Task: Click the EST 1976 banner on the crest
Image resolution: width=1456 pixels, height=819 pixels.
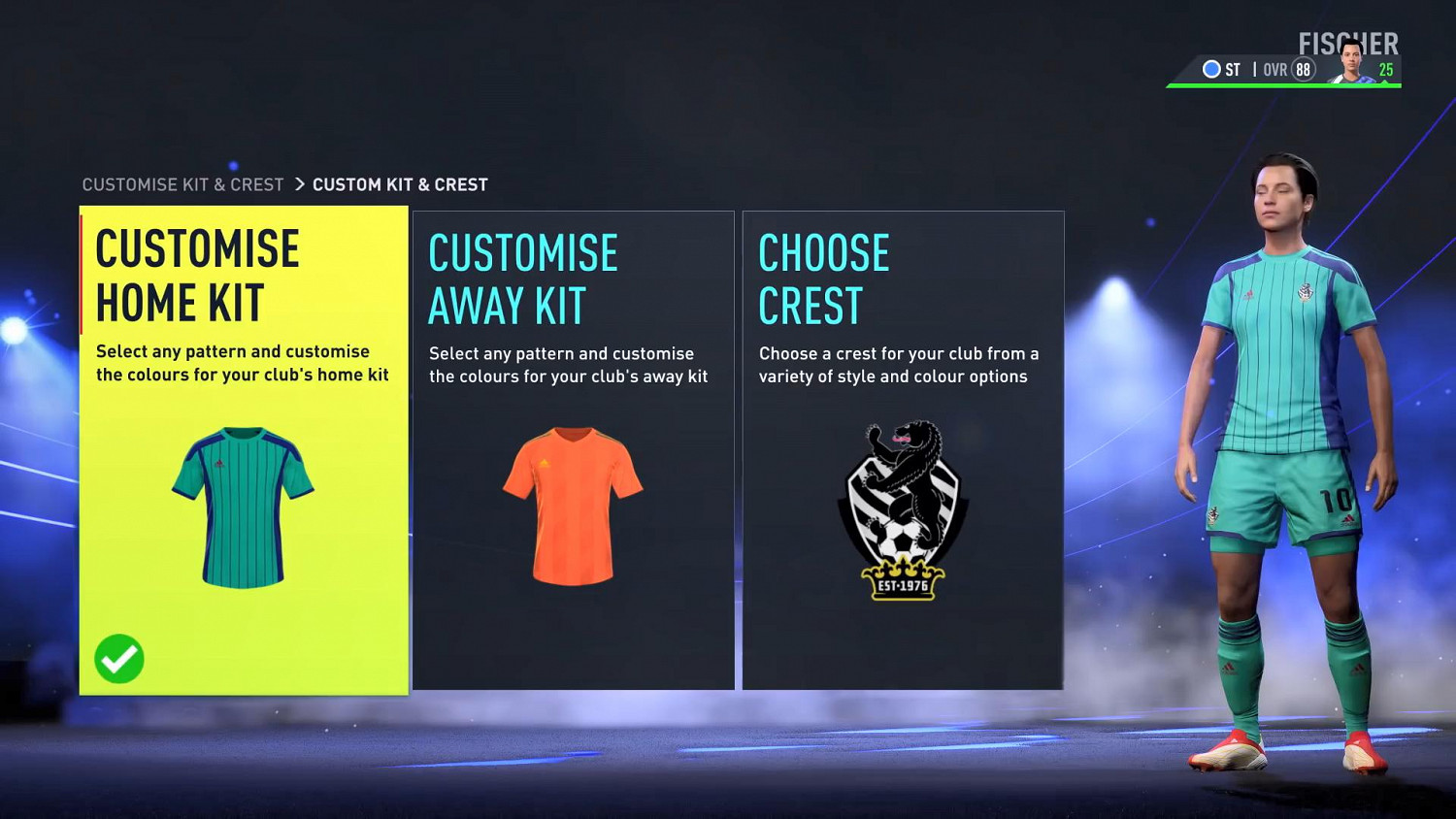Action: (903, 583)
